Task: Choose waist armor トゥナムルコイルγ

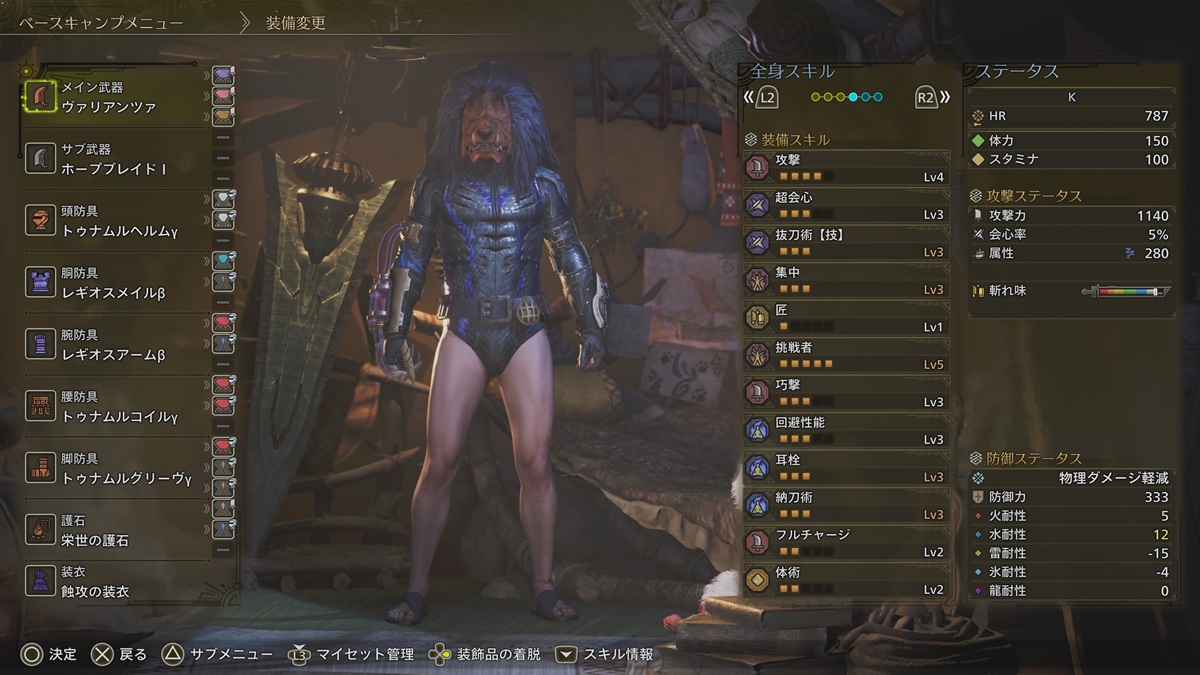Action: click(115, 406)
